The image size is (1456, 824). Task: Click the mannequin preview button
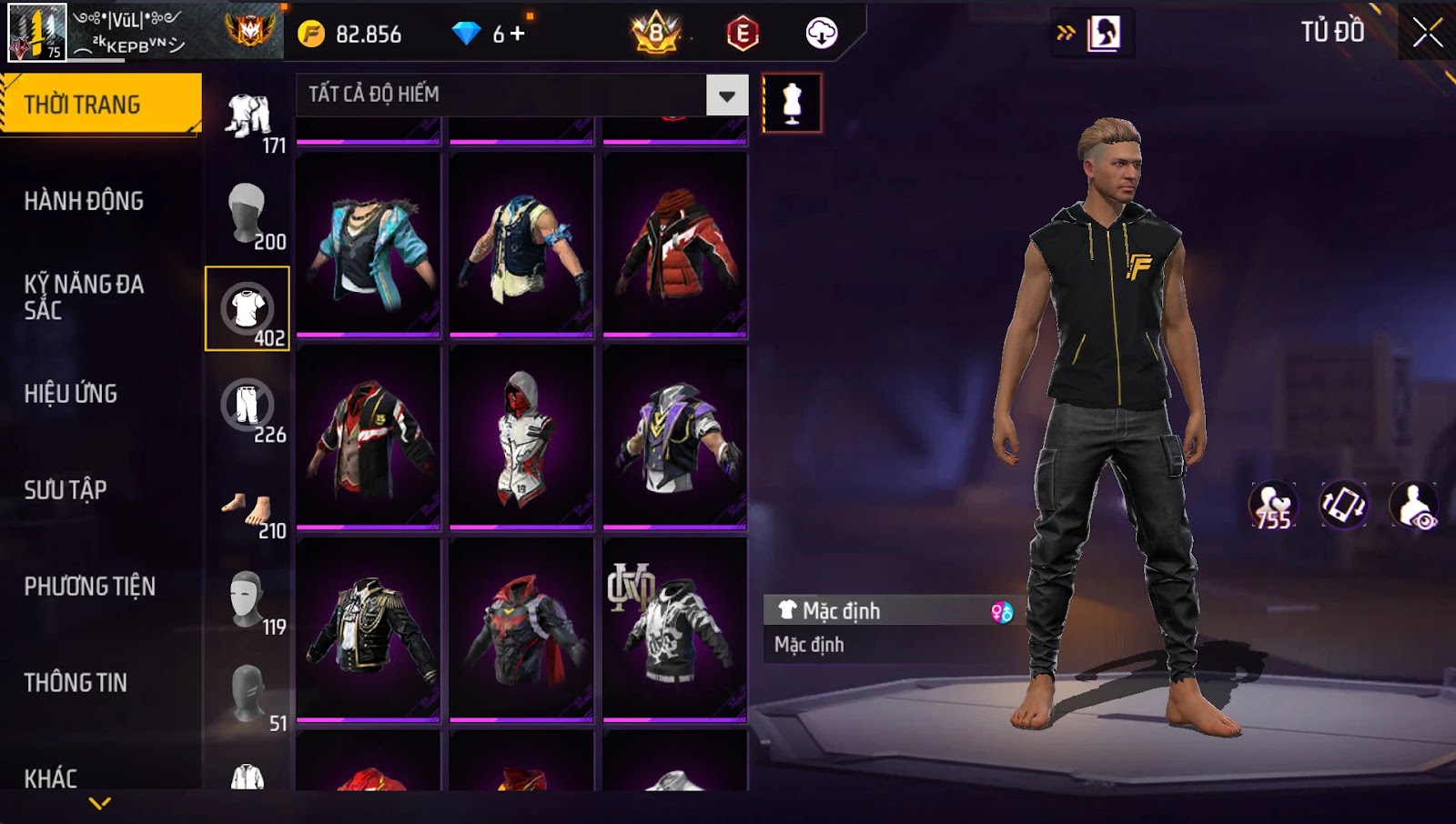click(792, 104)
